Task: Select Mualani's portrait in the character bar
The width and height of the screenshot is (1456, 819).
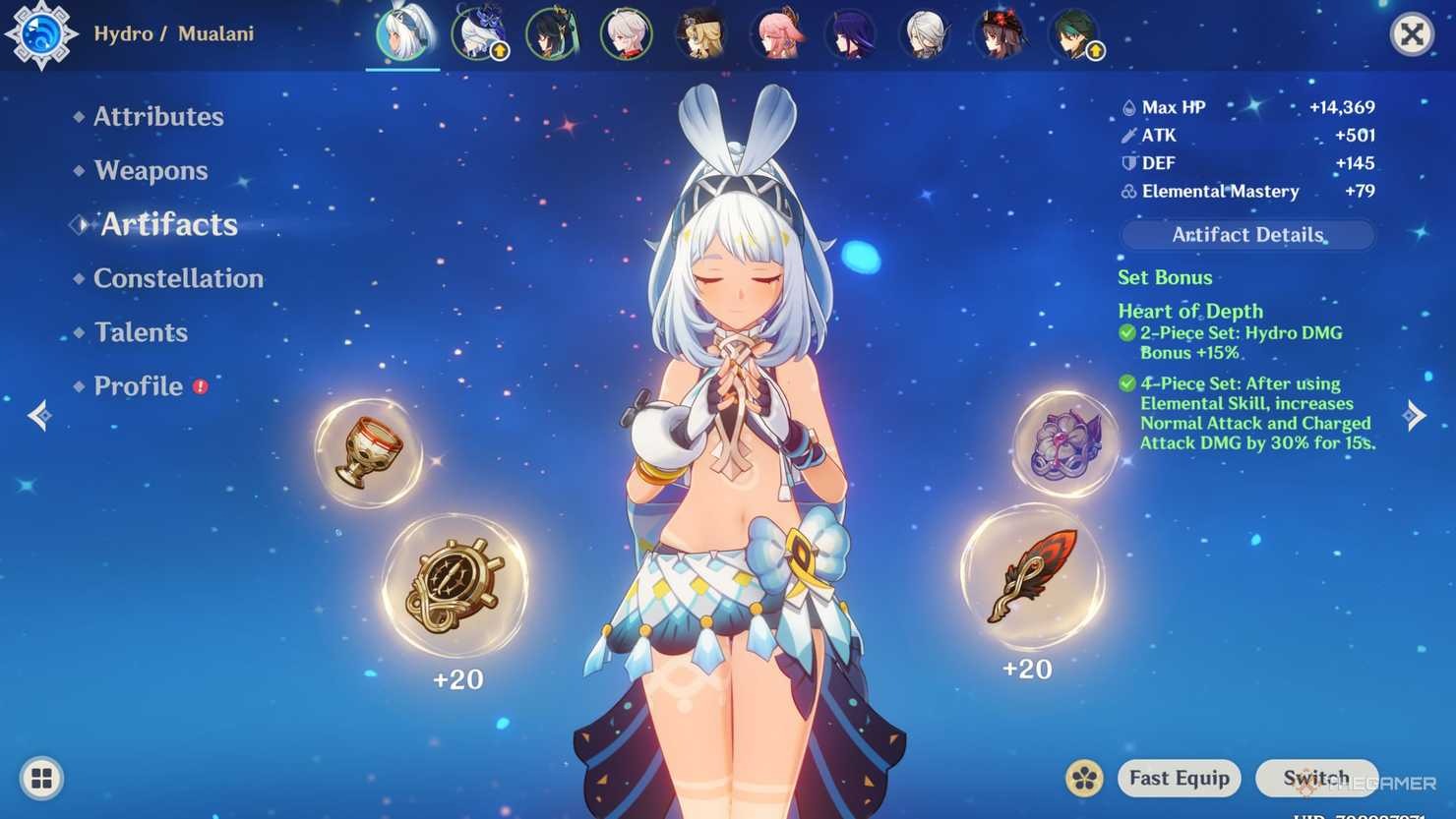Action: [x=403, y=34]
